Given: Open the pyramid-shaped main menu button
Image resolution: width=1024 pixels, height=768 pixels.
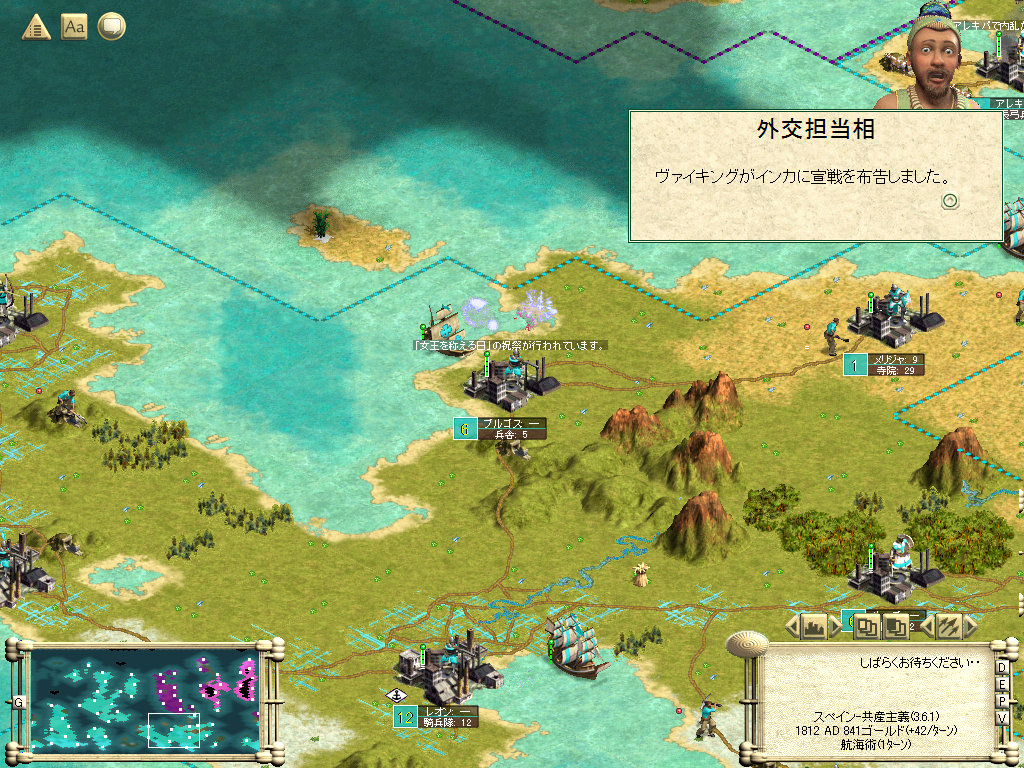Looking at the screenshot, I should 36,27.
